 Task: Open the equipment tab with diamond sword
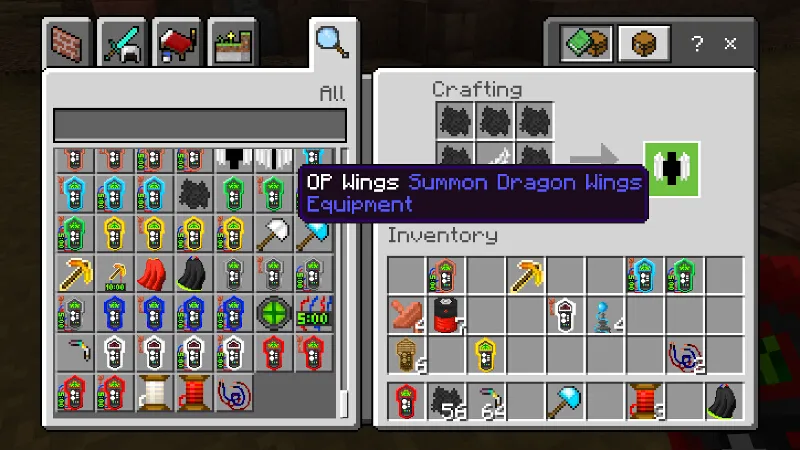pyautogui.click(x=124, y=43)
